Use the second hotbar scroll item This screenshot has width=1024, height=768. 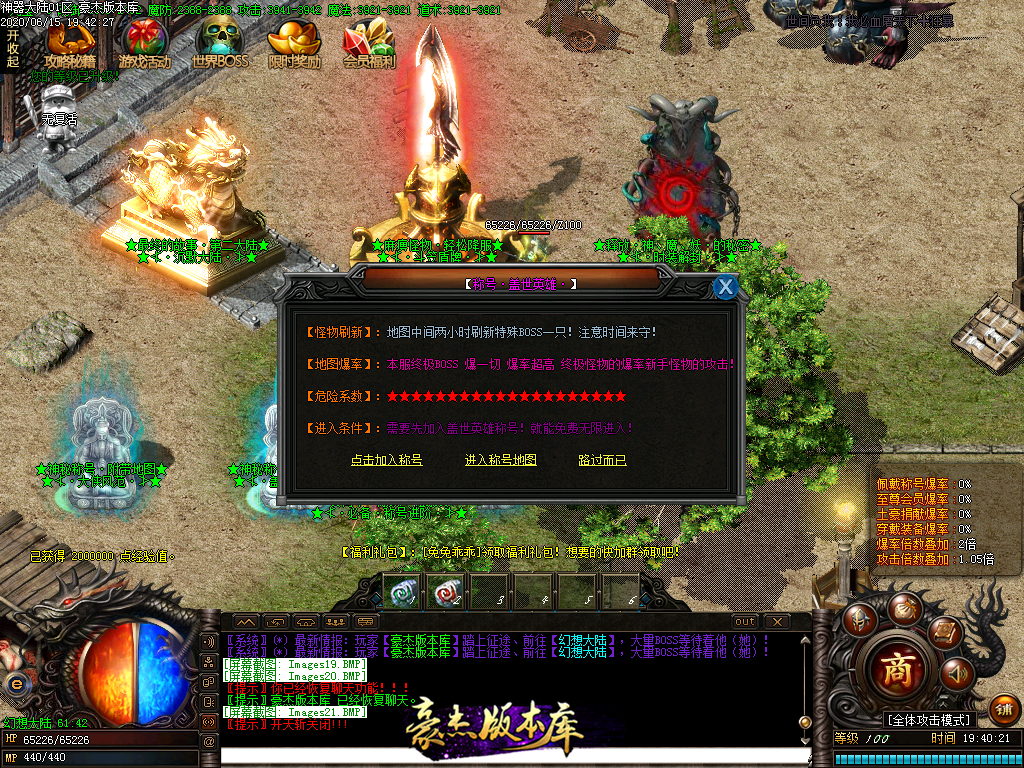445,591
